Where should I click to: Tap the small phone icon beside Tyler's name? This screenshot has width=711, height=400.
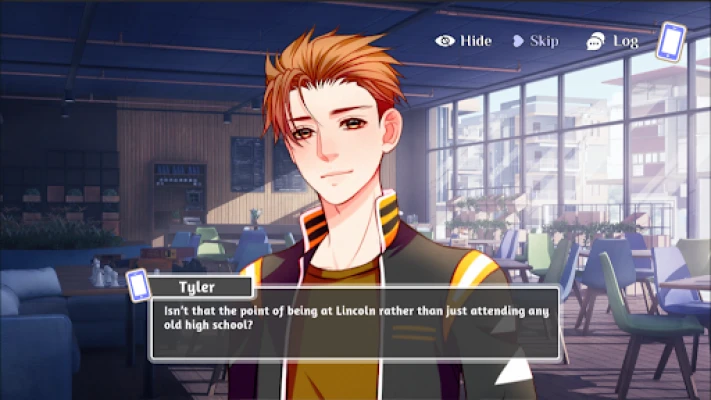(138, 284)
